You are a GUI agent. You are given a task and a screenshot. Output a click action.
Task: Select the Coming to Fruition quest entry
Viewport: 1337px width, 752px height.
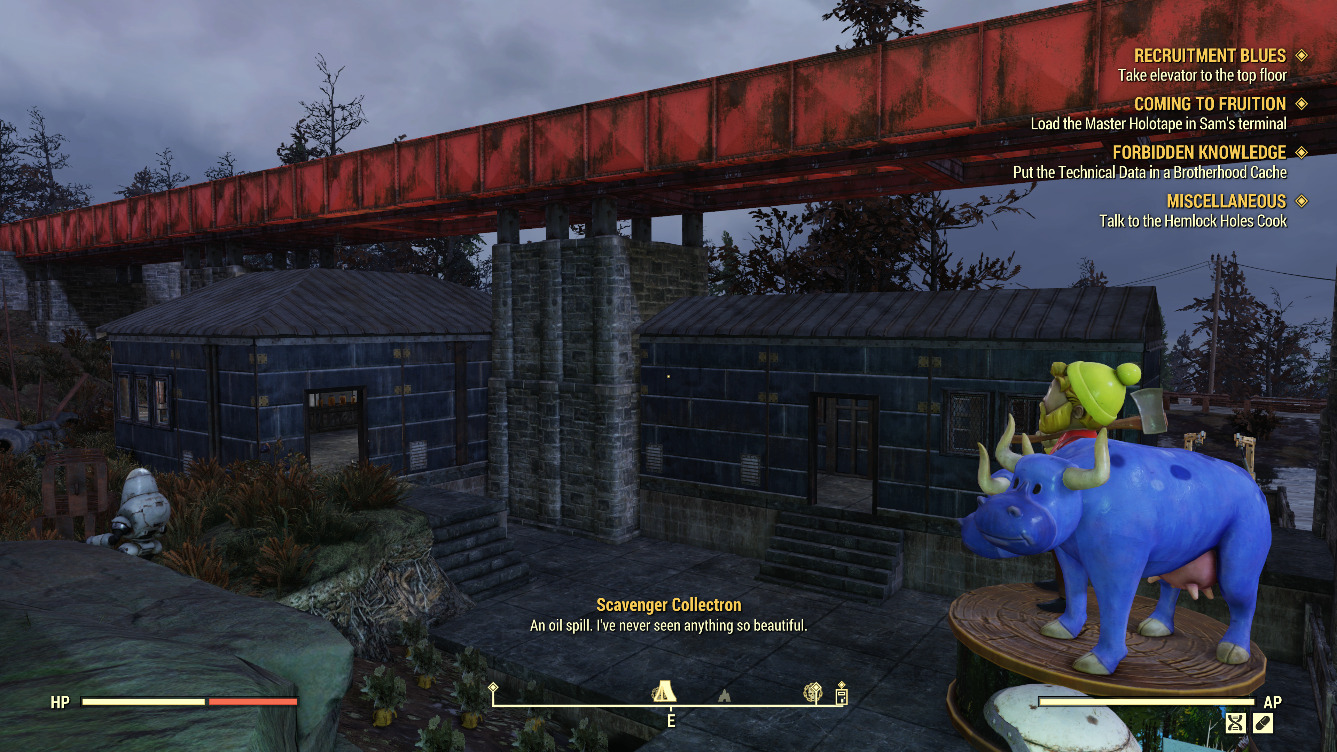[x=1209, y=104]
